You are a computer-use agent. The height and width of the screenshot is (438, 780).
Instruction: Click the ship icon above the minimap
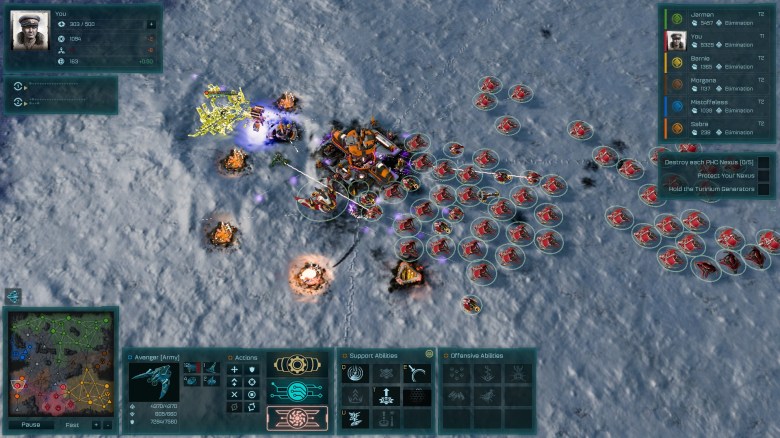point(13,296)
